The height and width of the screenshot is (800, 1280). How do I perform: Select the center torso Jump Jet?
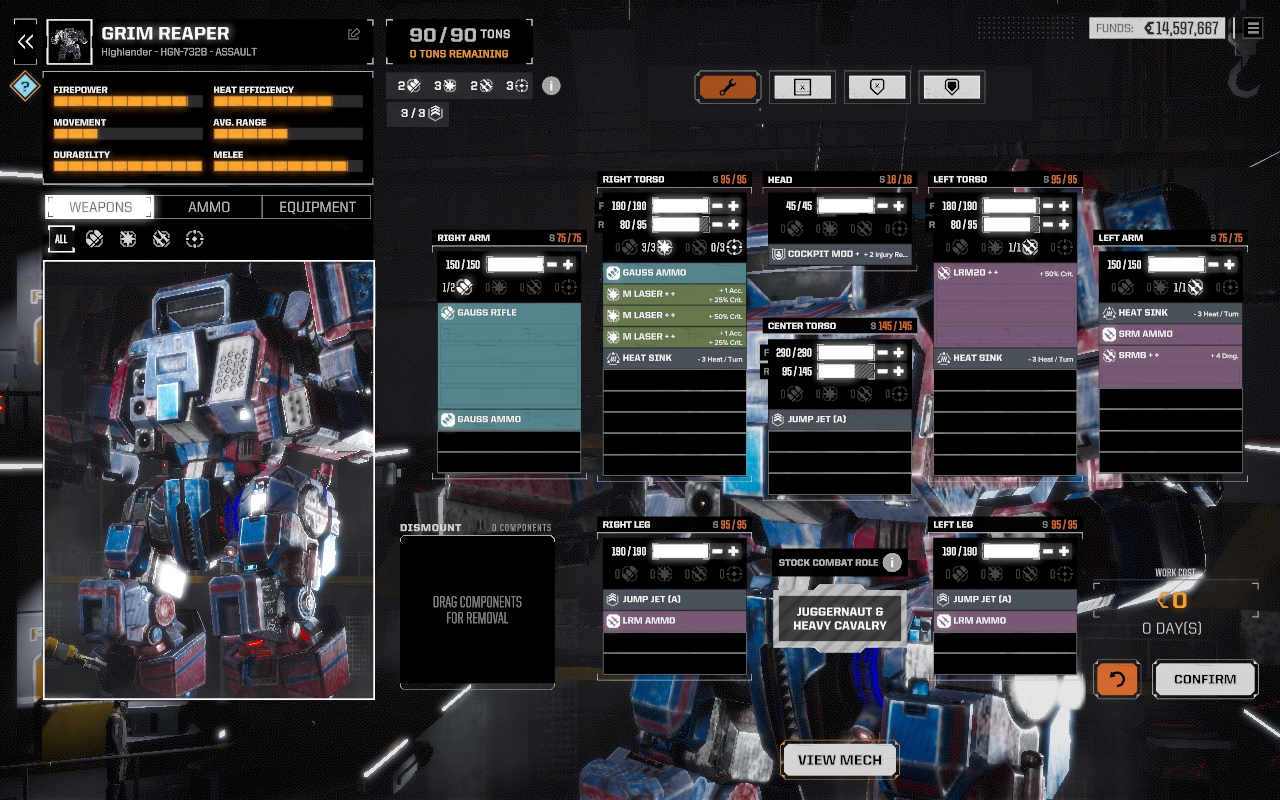point(840,419)
